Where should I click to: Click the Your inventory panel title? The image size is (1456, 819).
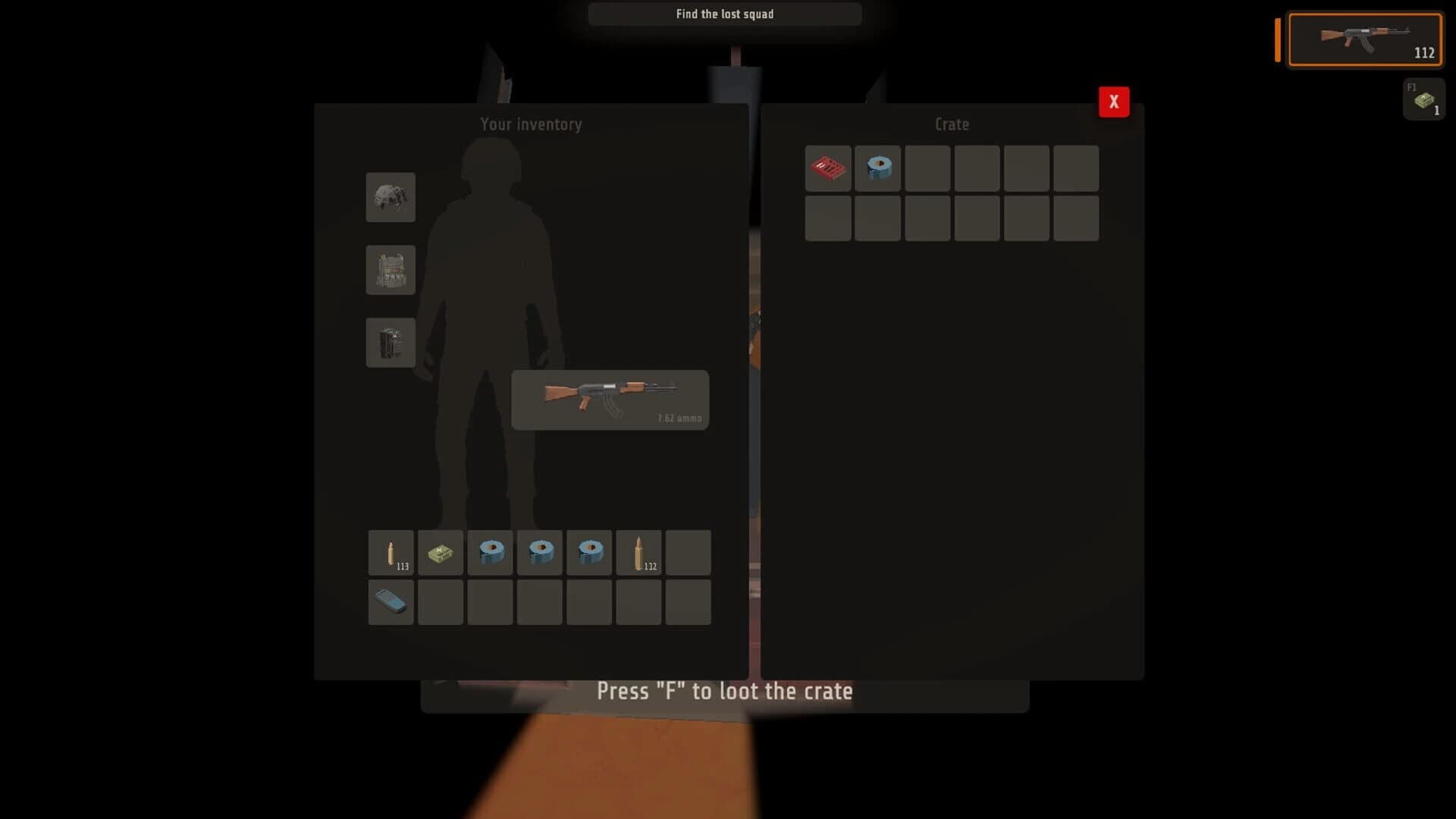coord(531,124)
